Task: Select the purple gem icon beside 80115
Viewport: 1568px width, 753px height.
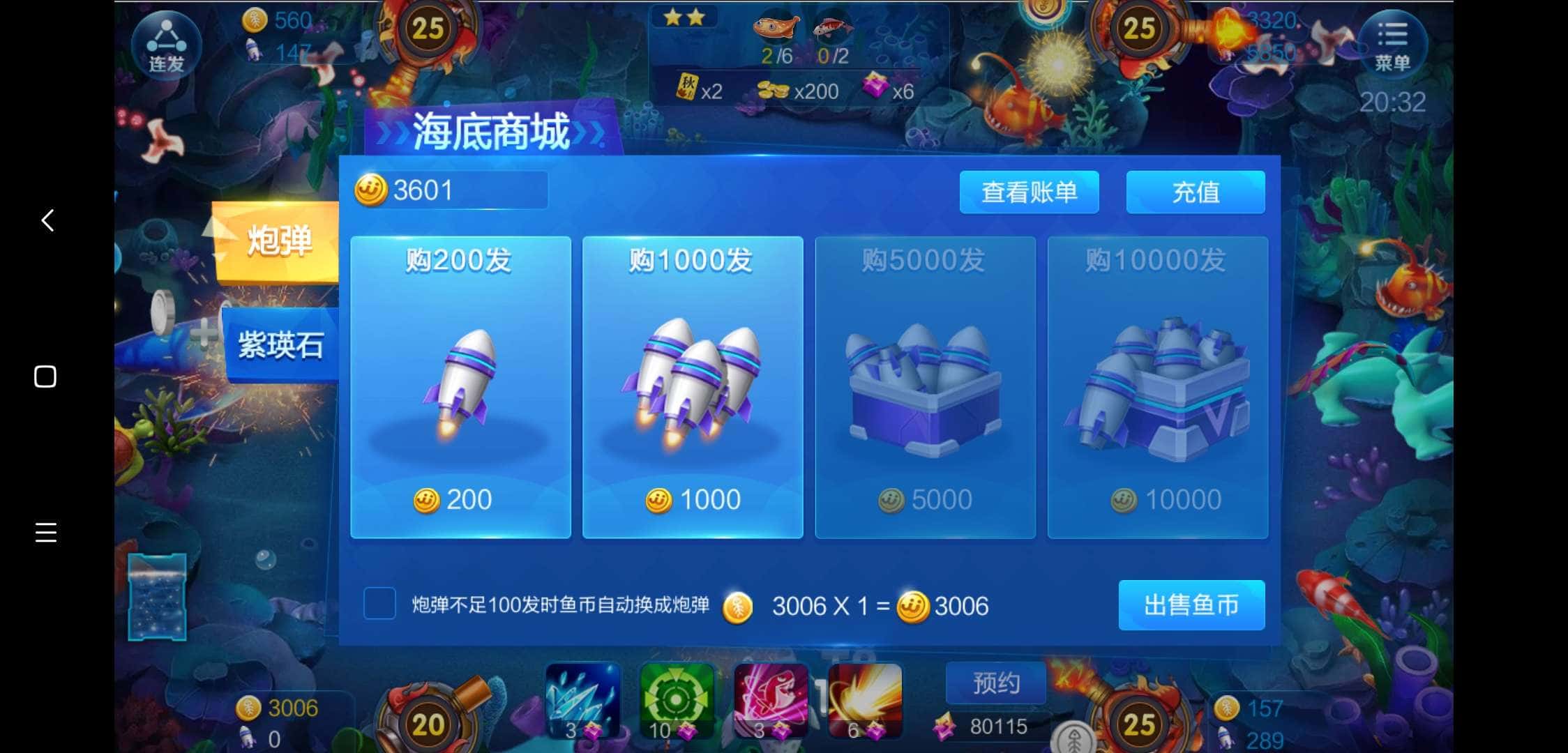Action: pos(946,727)
